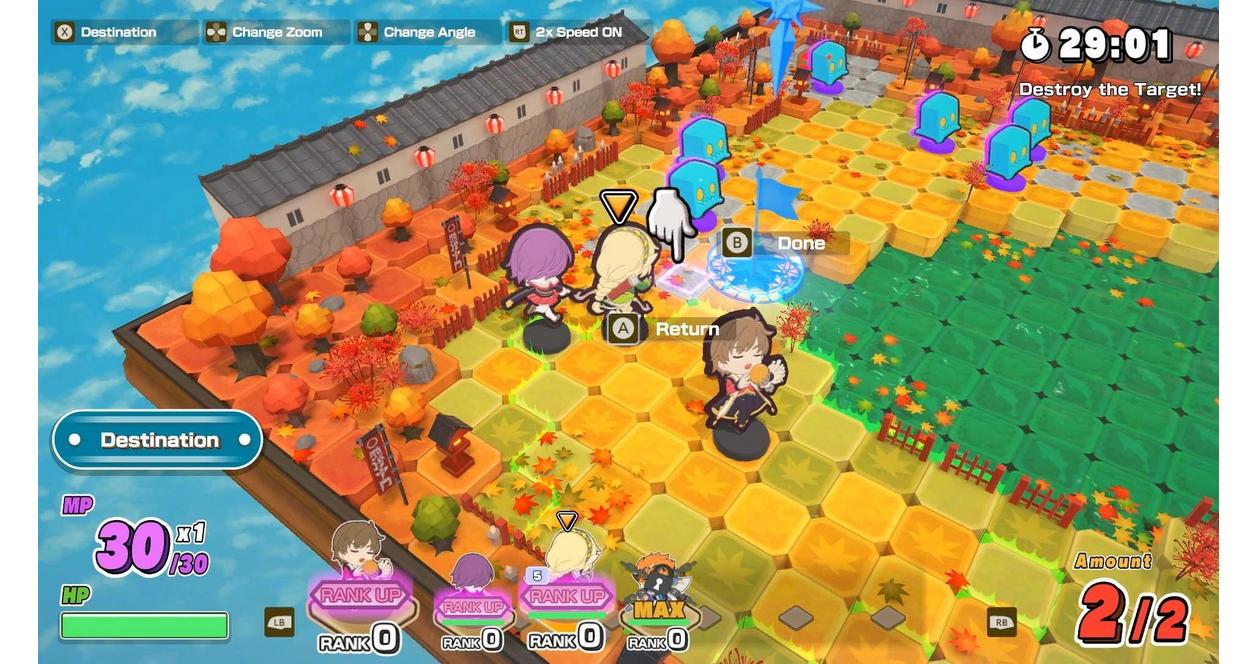The height and width of the screenshot is (664, 1256).
Task: Click the Change Angle option
Action: coord(429,32)
